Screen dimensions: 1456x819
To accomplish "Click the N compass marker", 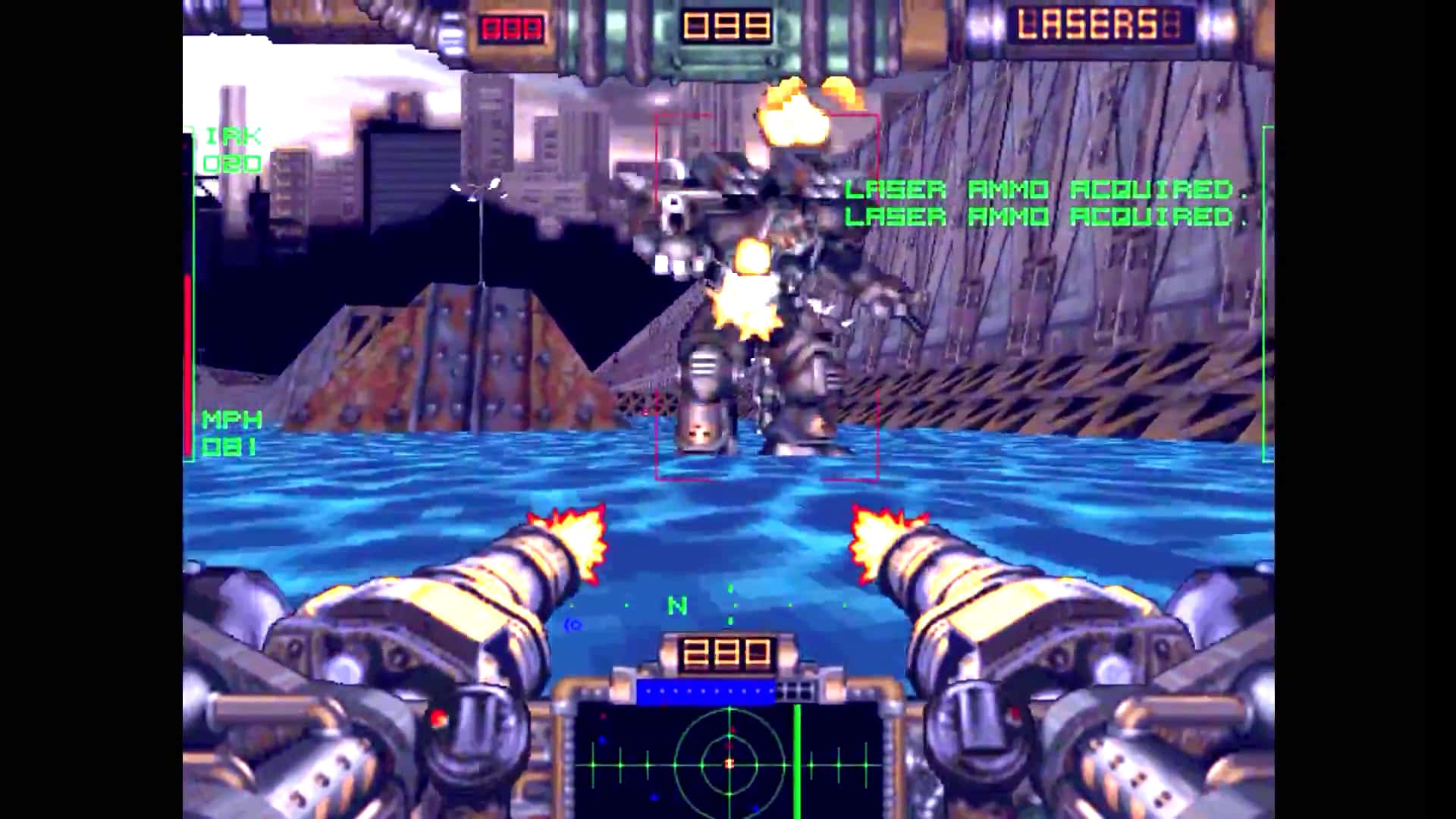I will pyautogui.click(x=676, y=604).
